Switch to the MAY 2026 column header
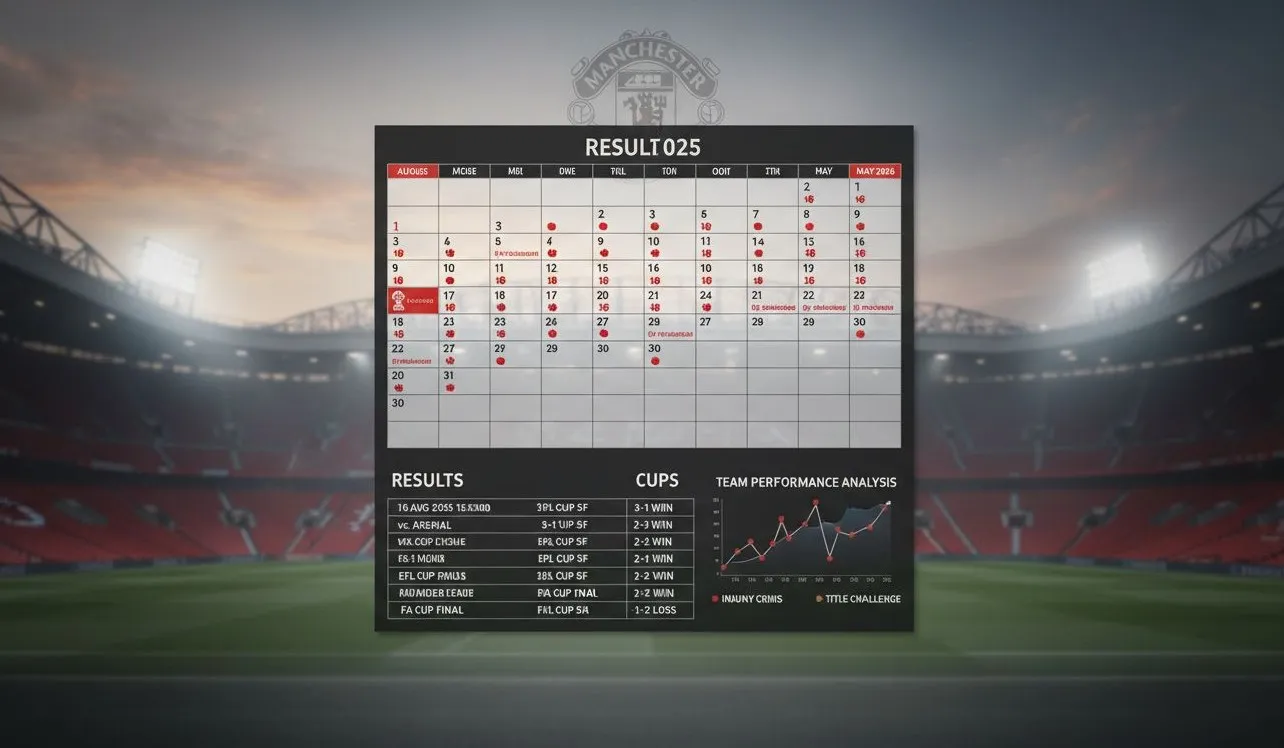1284x748 pixels. tap(874, 171)
